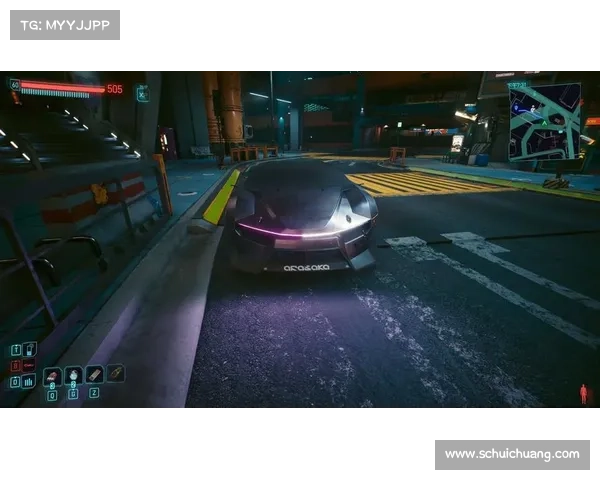
Task: Click the red car icon in the HUD
Action: 28,365
